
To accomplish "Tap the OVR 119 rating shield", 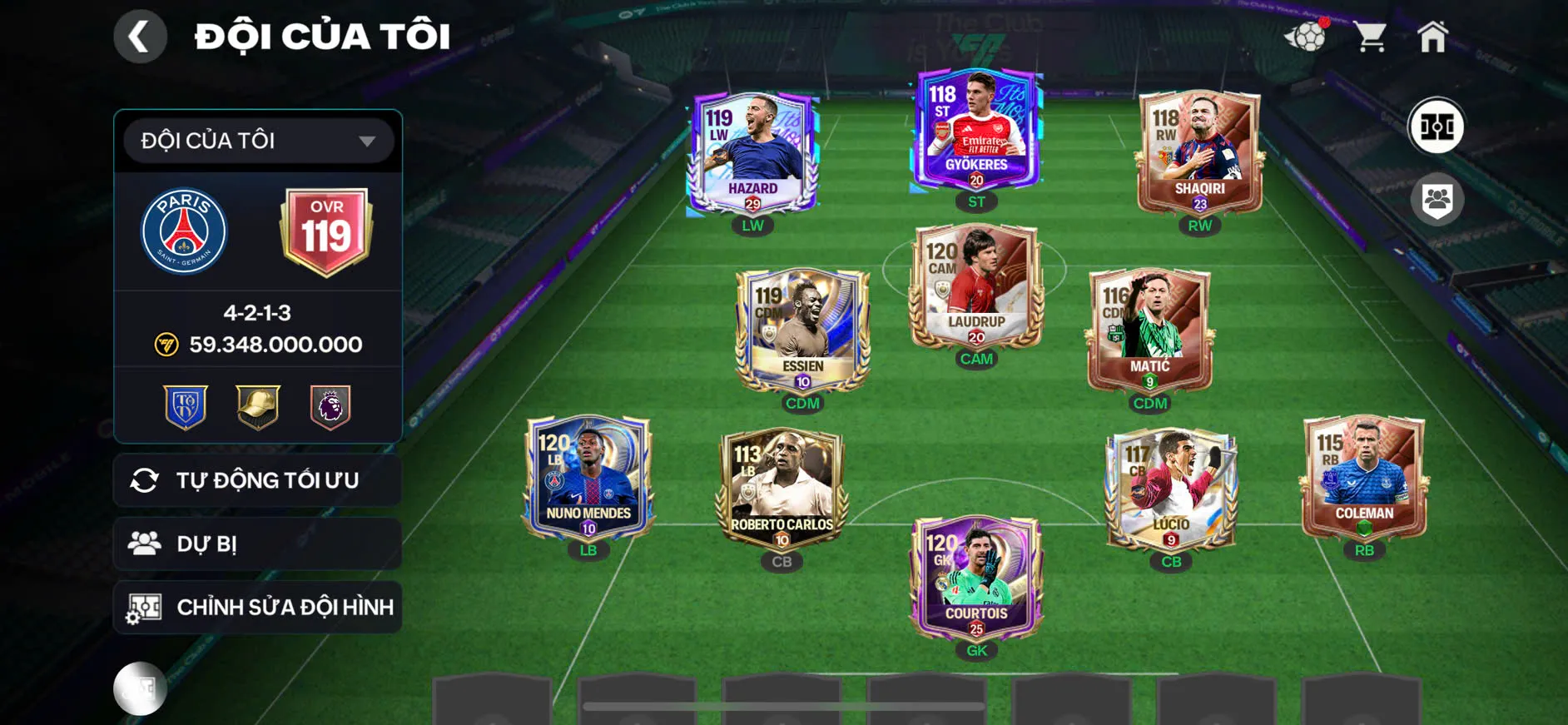I will (x=326, y=231).
